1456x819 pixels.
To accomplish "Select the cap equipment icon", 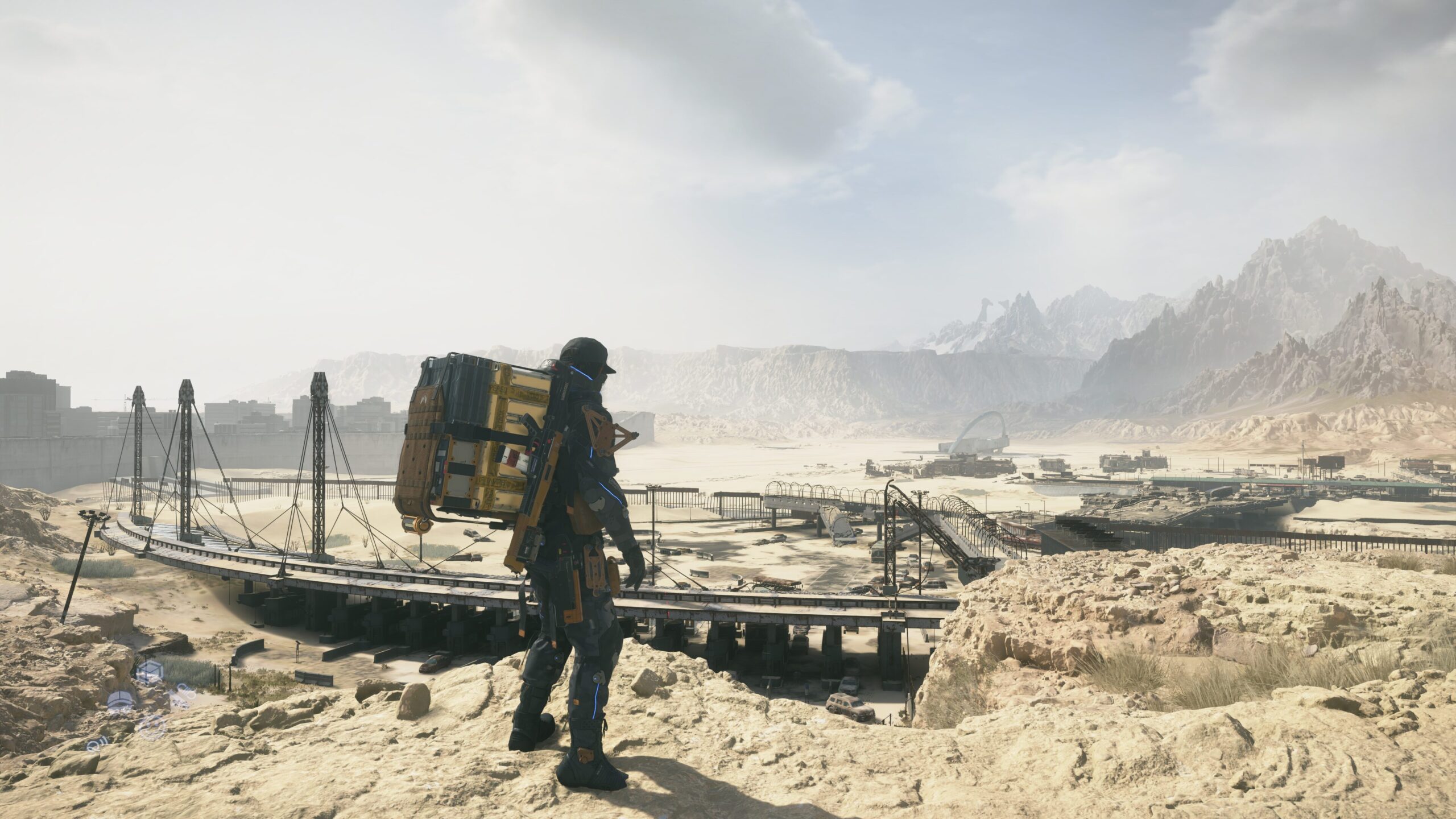I will [x=120, y=701].
